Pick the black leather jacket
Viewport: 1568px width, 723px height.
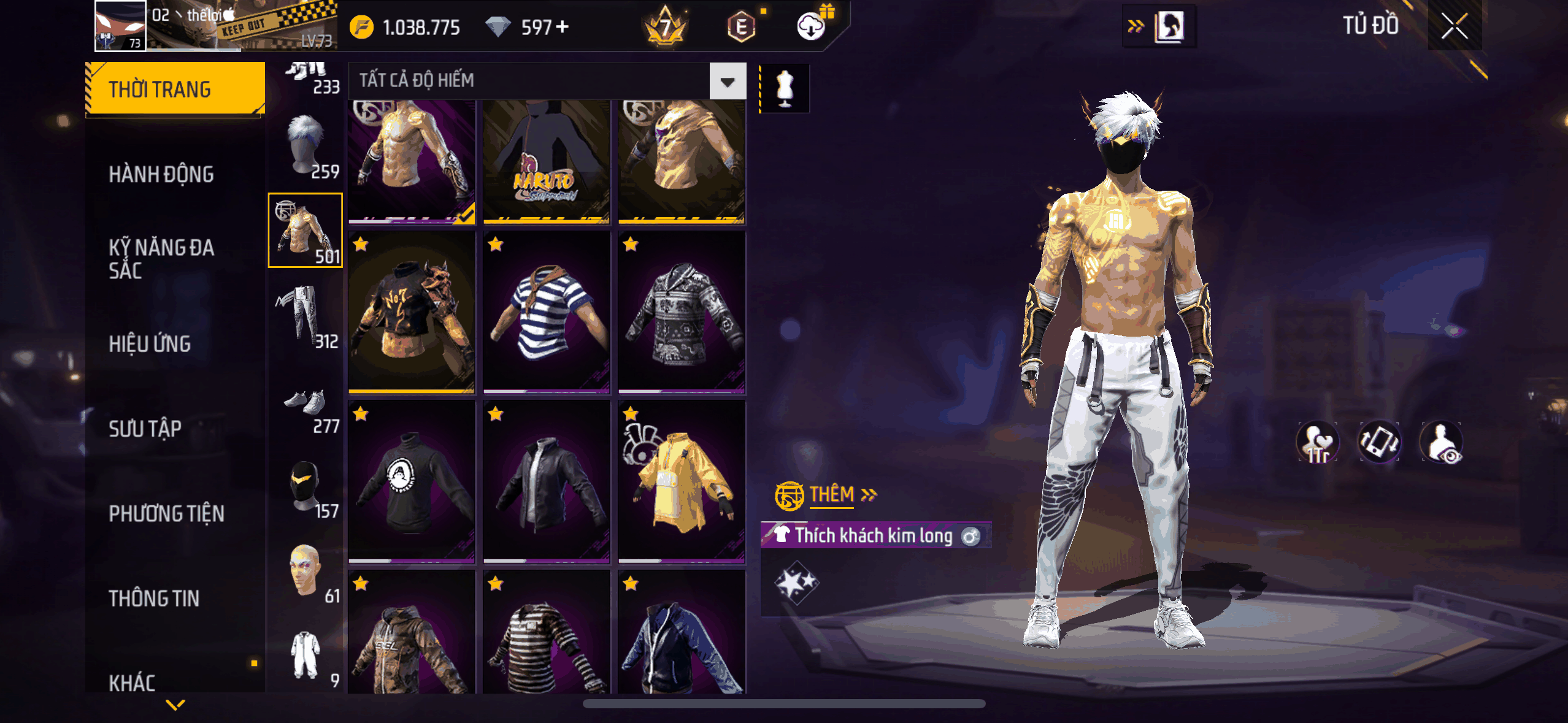[x=546, y=480]
